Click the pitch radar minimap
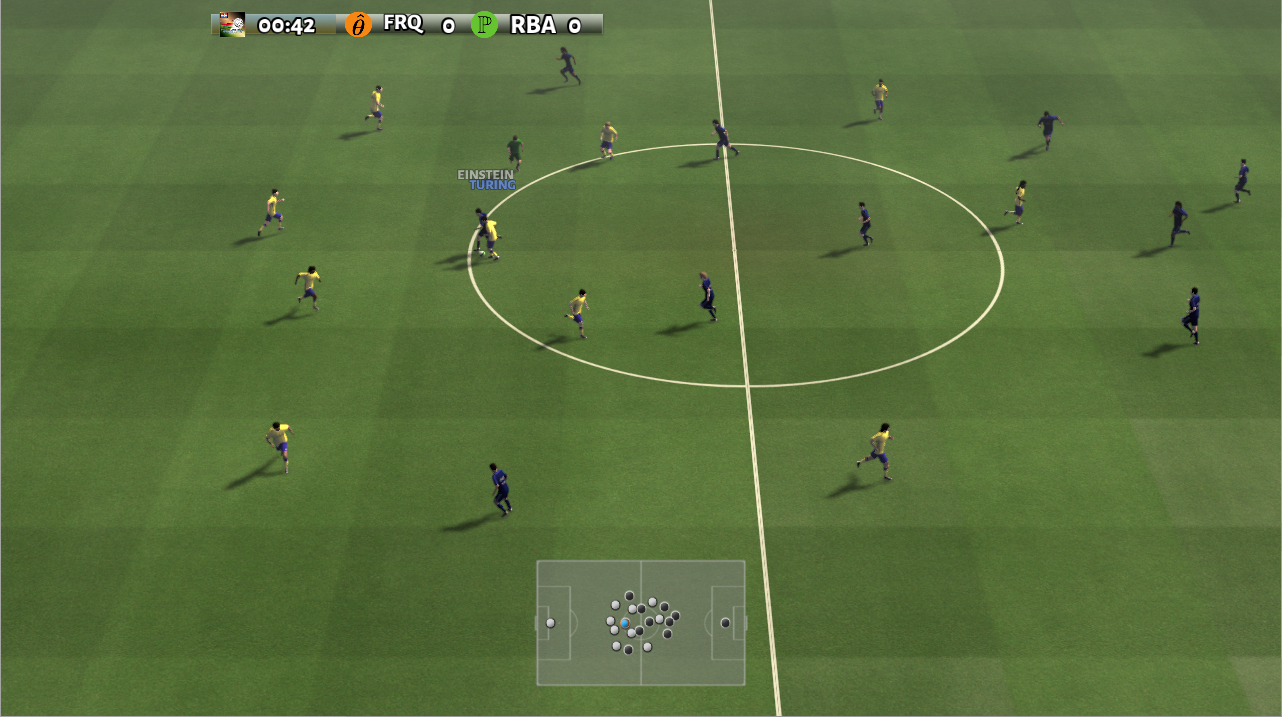The image size is (1282, 717). [x=641, y=622]
